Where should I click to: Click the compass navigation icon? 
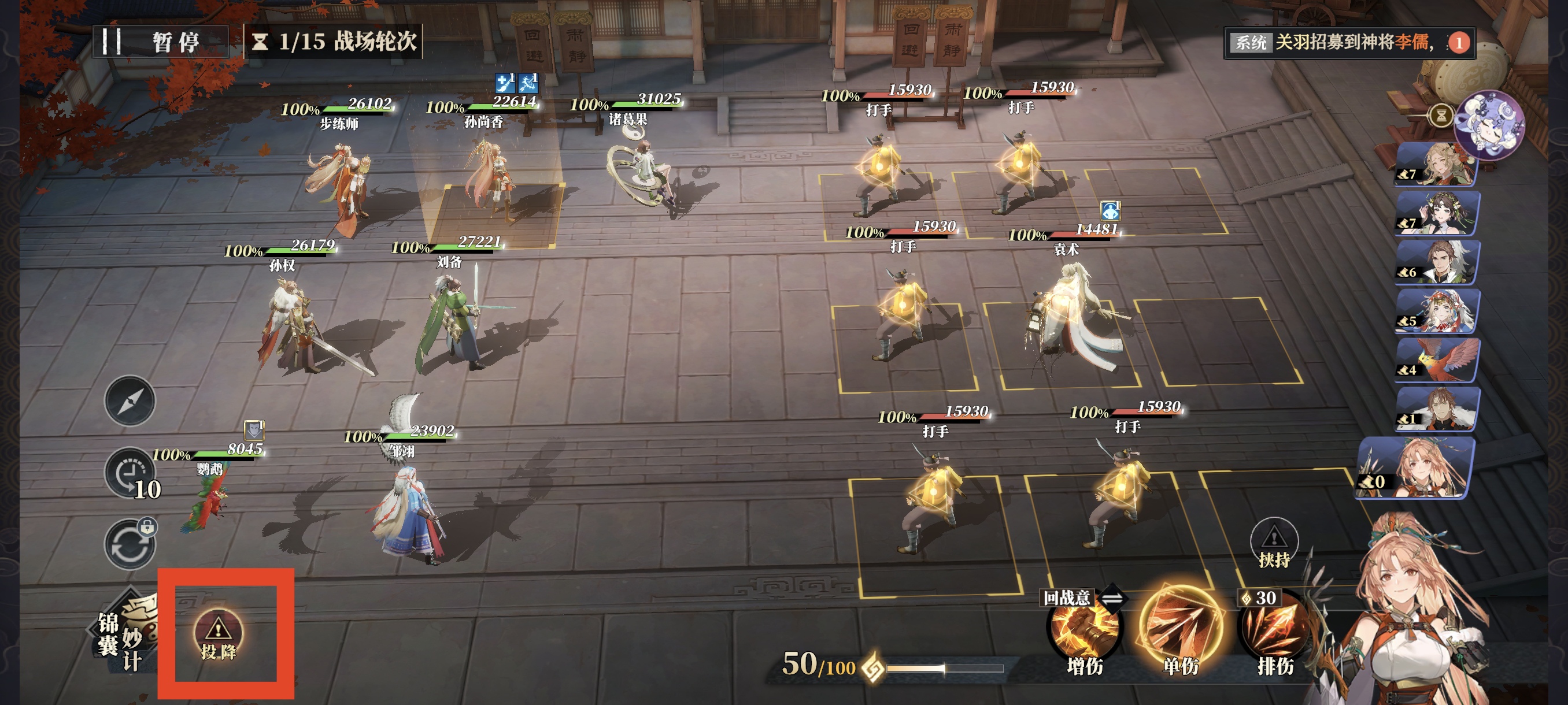tap(130, 401)
